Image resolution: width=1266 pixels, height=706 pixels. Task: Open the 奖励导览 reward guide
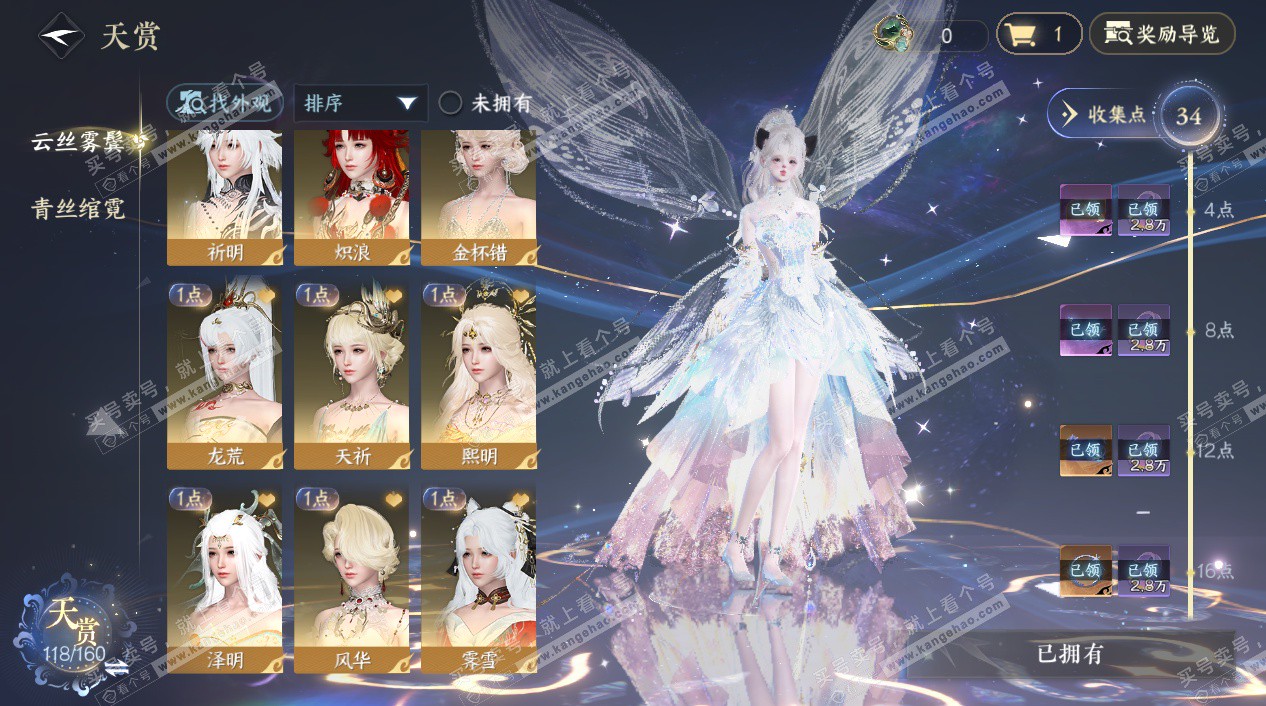[1162, 35]
